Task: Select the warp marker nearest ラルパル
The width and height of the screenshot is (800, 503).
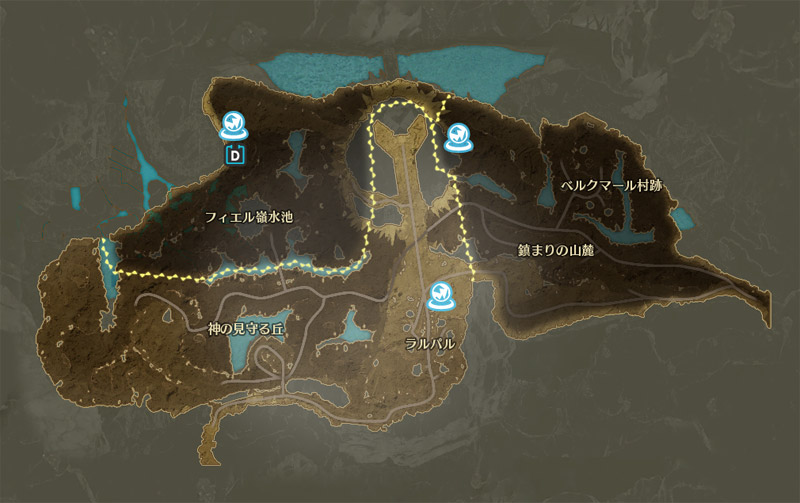Action: pos(440,294)
